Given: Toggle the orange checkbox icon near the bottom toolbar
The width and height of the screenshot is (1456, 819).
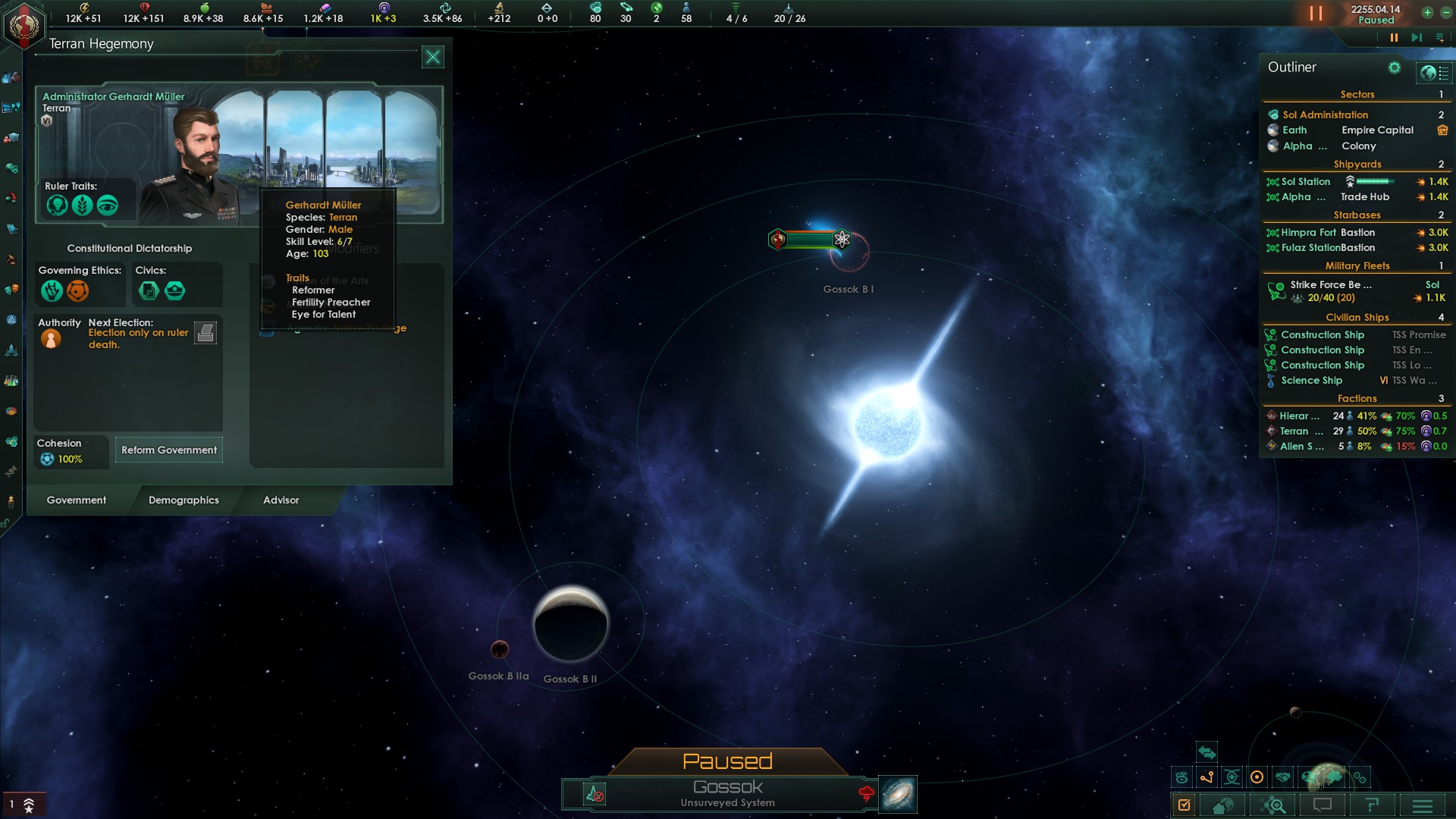Looking at the screenshot, I should [x=1183, y=805].
